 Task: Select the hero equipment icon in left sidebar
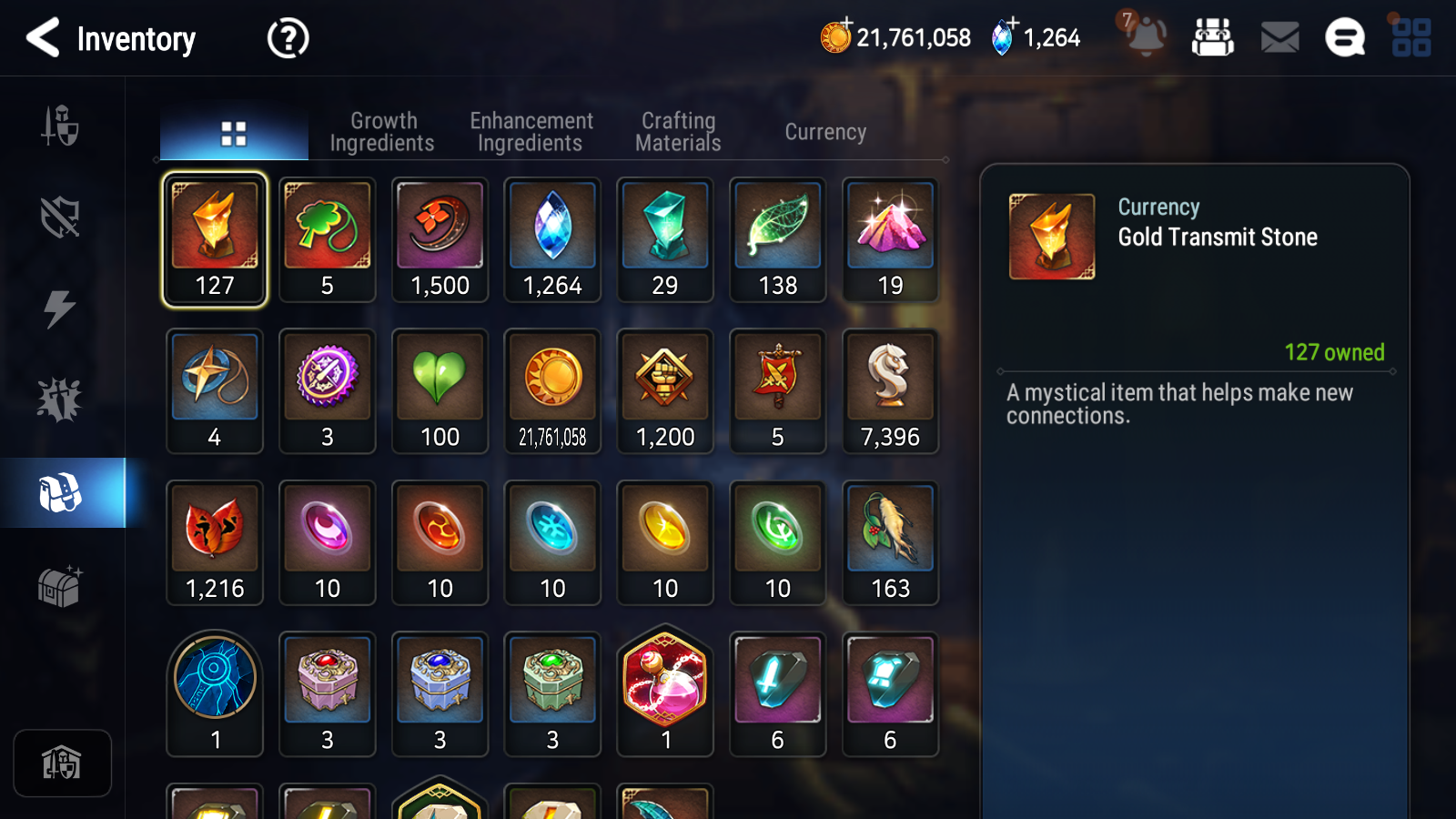pos(61,127)
